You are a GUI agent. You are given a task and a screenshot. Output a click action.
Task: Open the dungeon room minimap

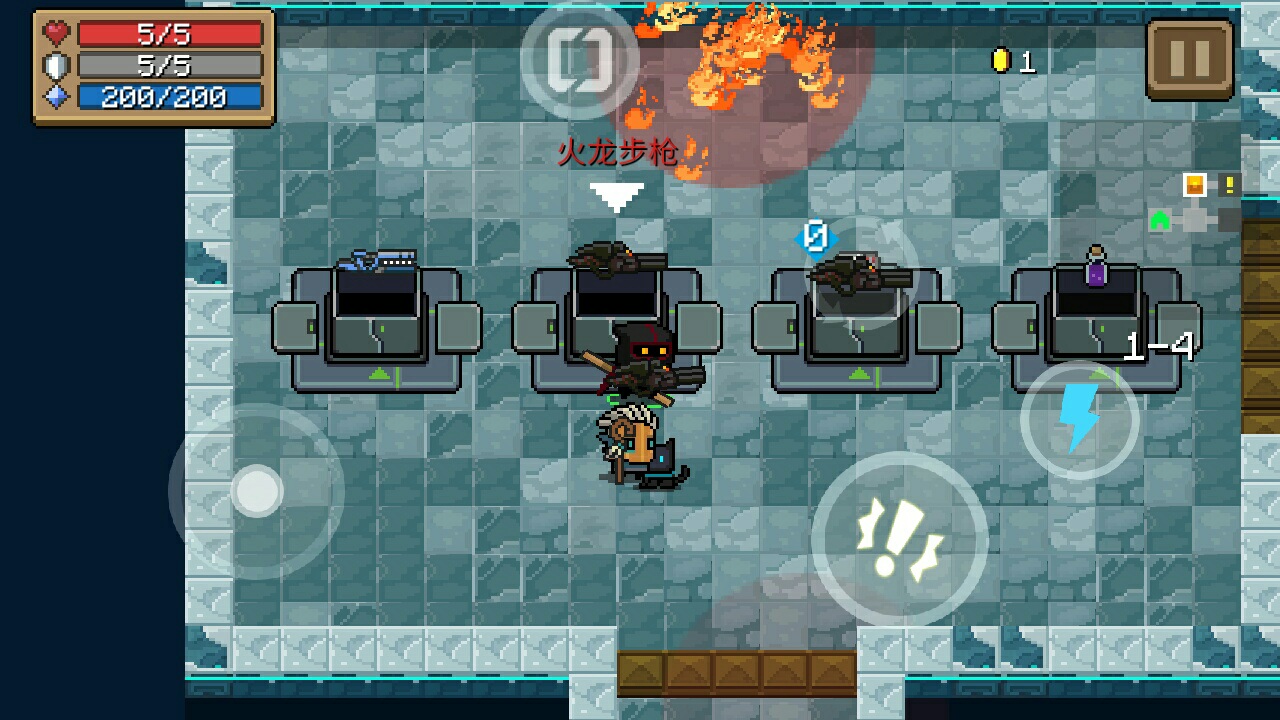[1195, 203]
